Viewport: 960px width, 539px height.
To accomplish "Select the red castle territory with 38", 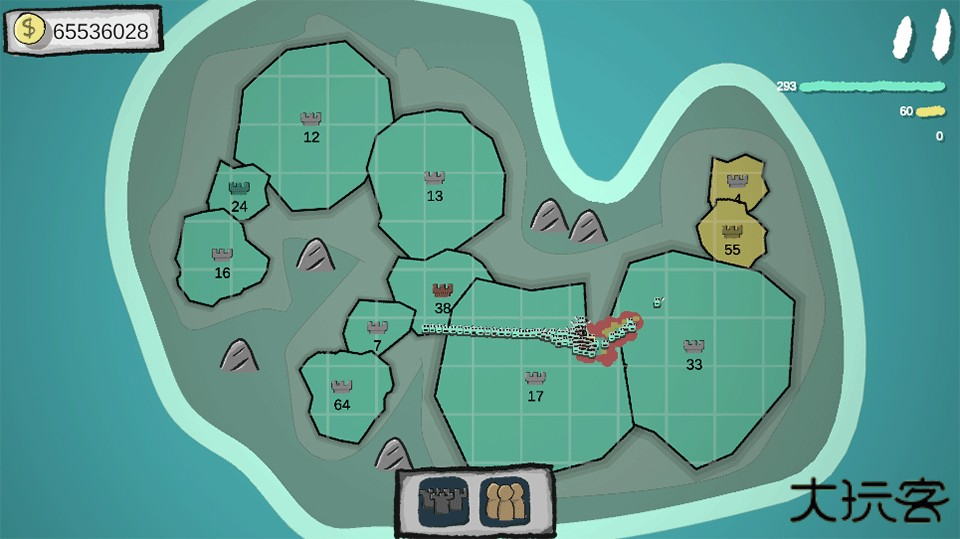I will point(442,297).
